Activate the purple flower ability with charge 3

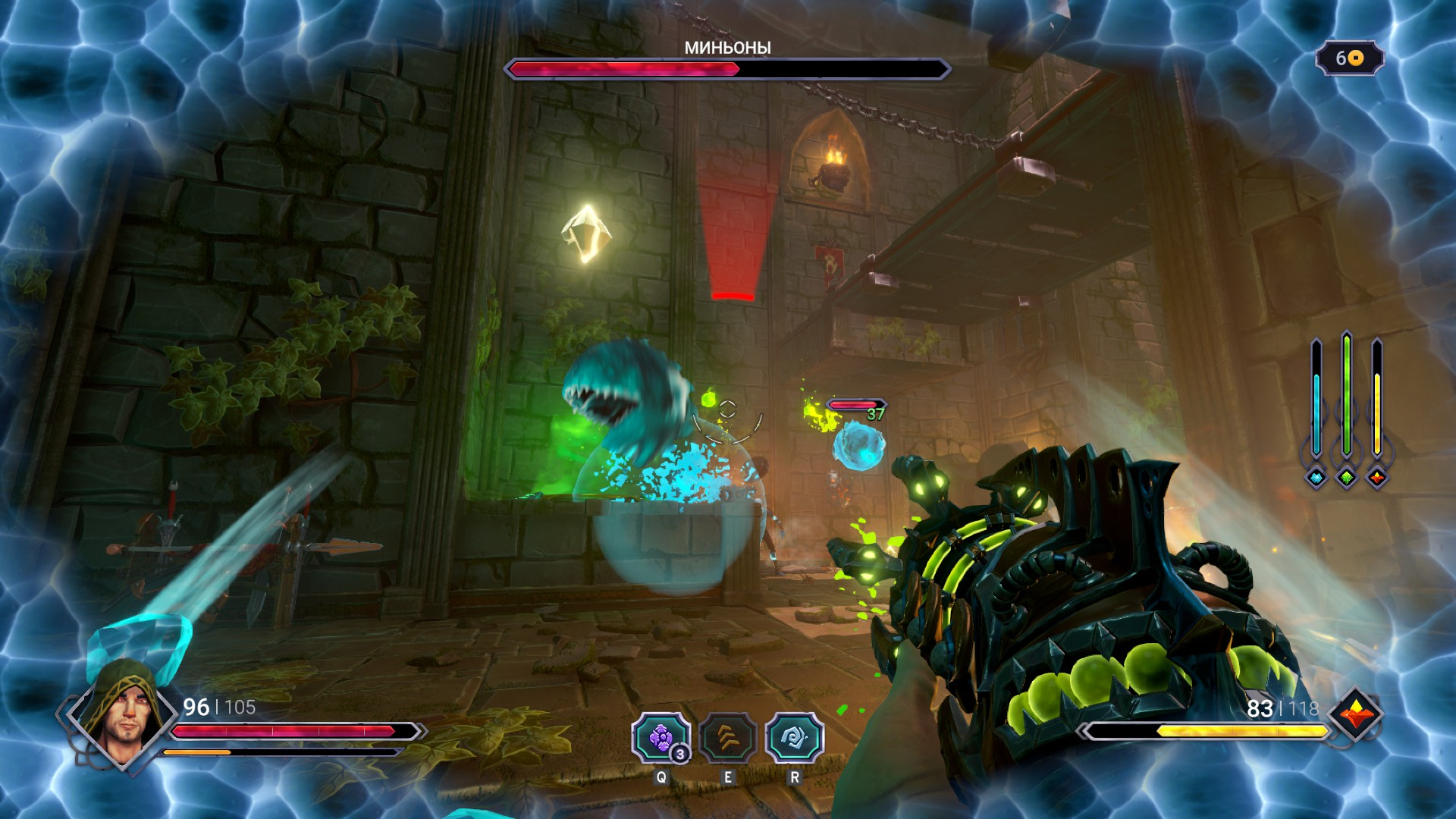point(661,737)
